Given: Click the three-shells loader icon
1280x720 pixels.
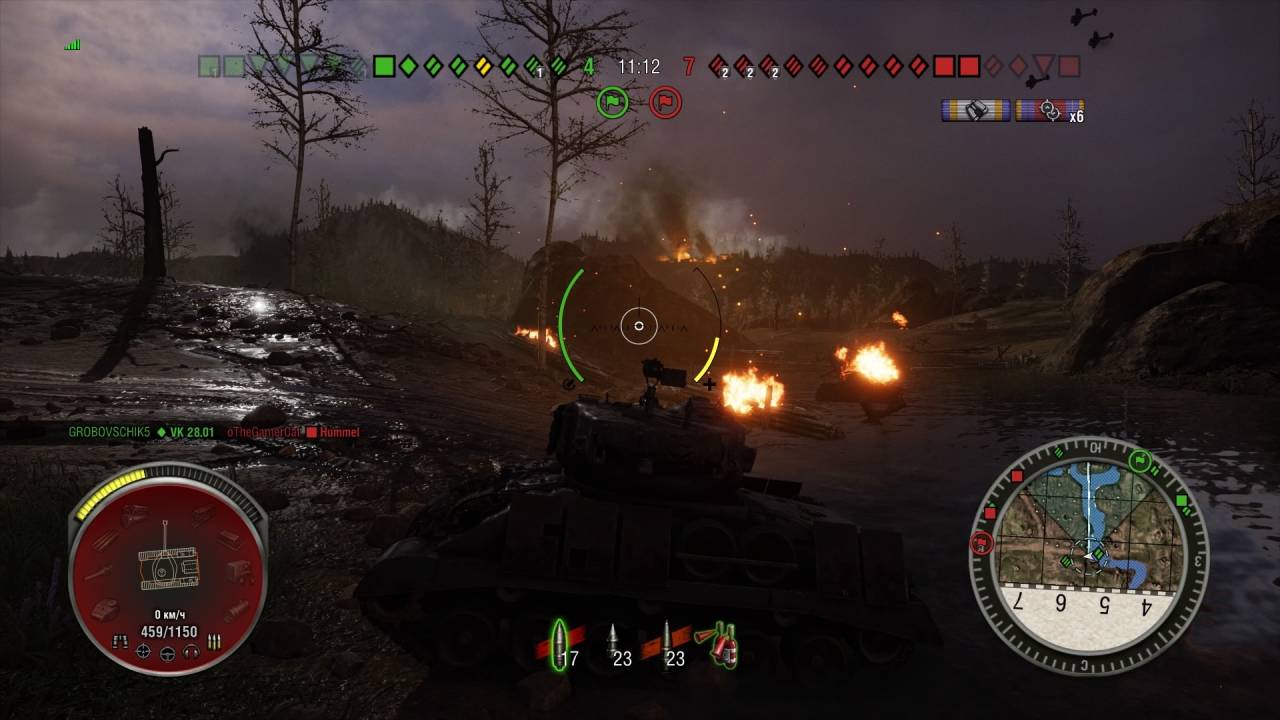Looking at the screenshot, I should 213,641.
